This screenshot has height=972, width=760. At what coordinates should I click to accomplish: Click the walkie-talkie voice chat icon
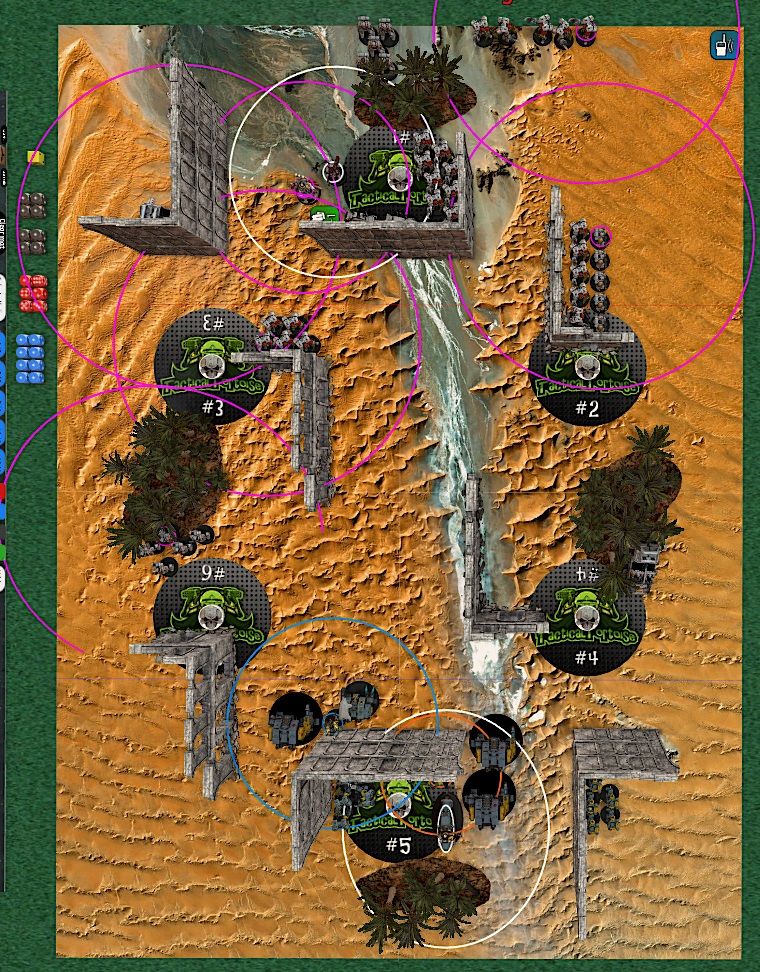coord(722,45)
